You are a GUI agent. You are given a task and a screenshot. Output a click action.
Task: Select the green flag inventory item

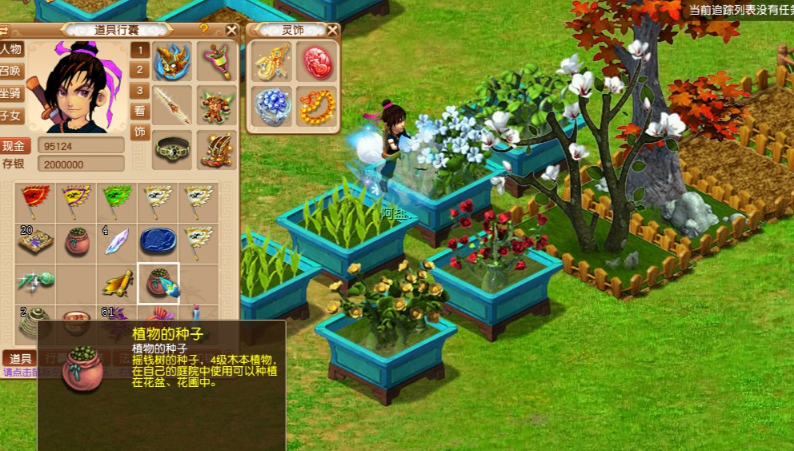117,200
